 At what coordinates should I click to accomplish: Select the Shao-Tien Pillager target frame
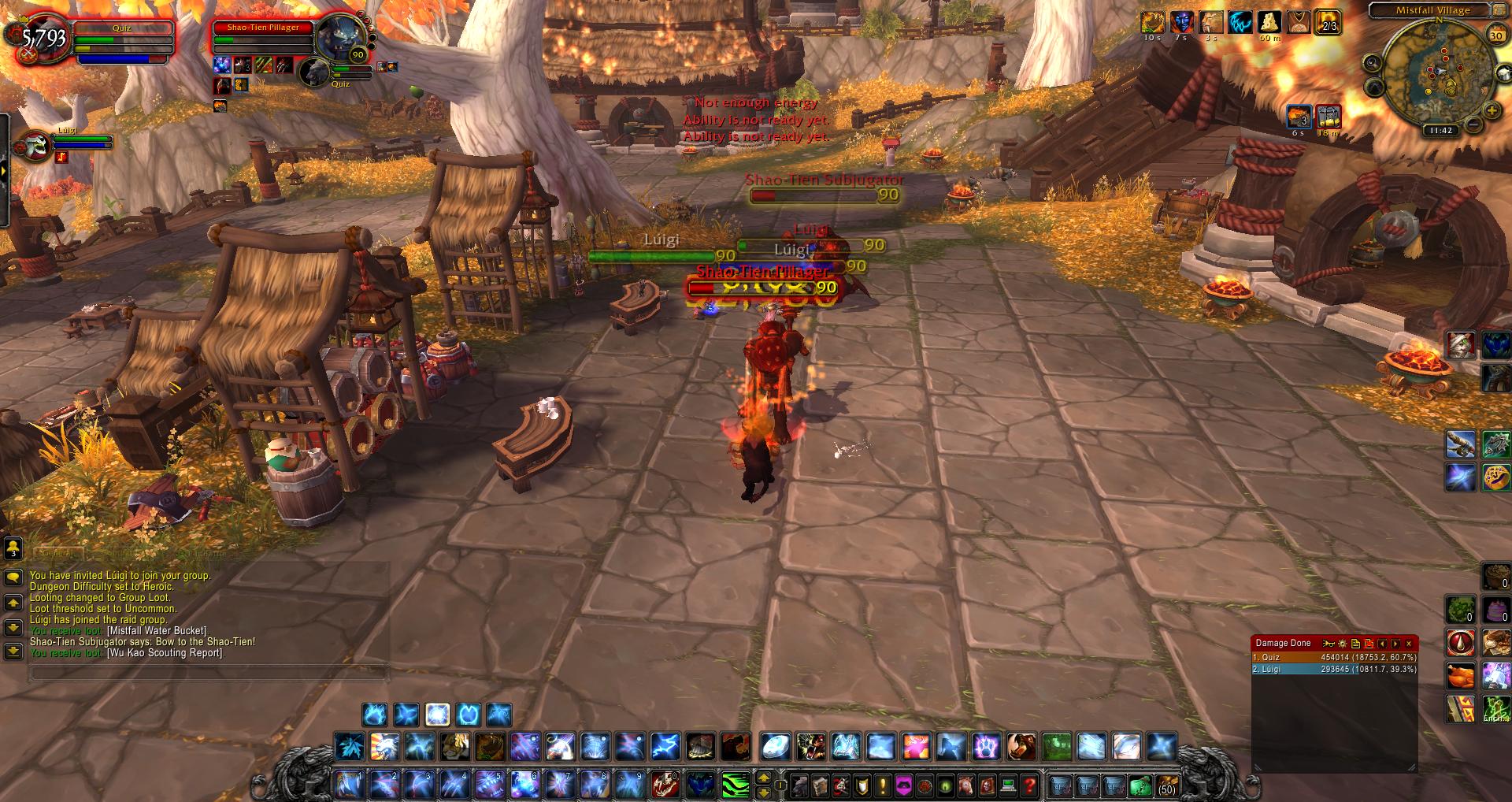click(263, 38)
